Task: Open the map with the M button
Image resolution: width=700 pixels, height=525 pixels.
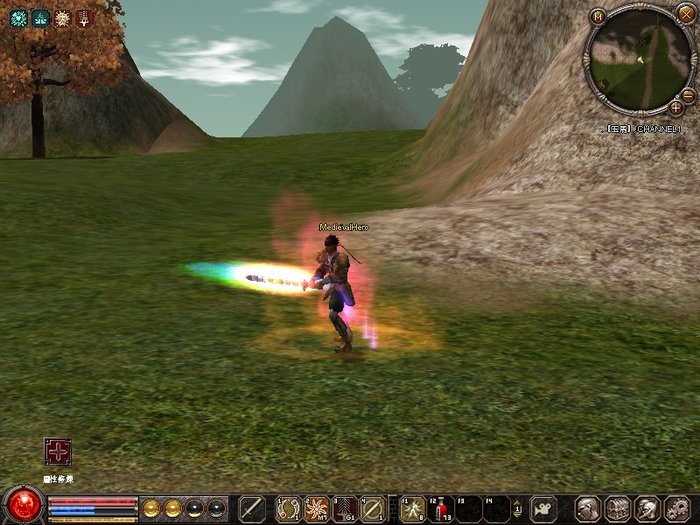Action: coord(597,16)
